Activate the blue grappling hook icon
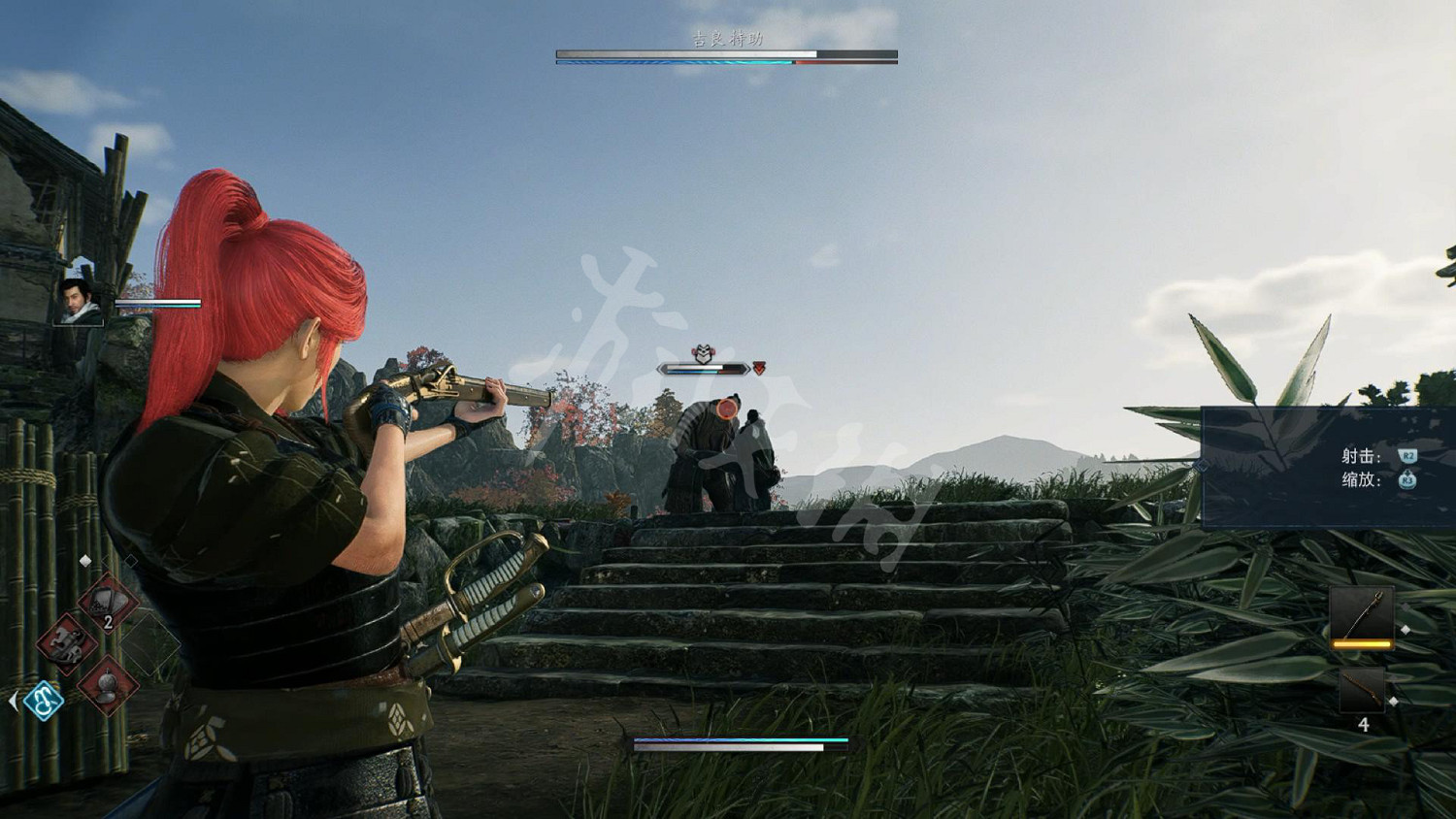The height and width of the screenshot is (819, 1456). click(44, 700)
